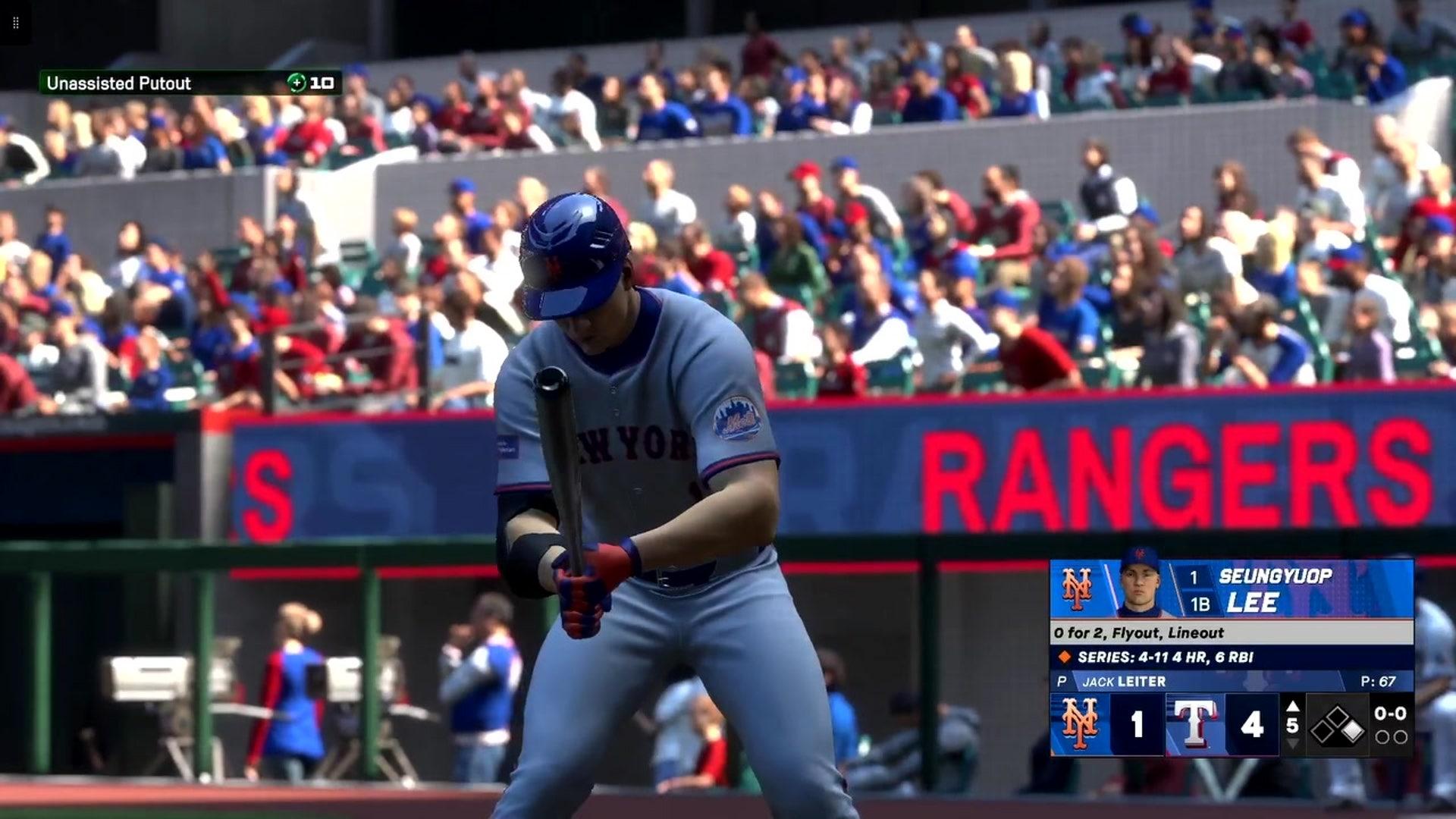1456x819 pixels.
Task: Open the dotted overlay handle menu
Action: (x=16, y=23)
